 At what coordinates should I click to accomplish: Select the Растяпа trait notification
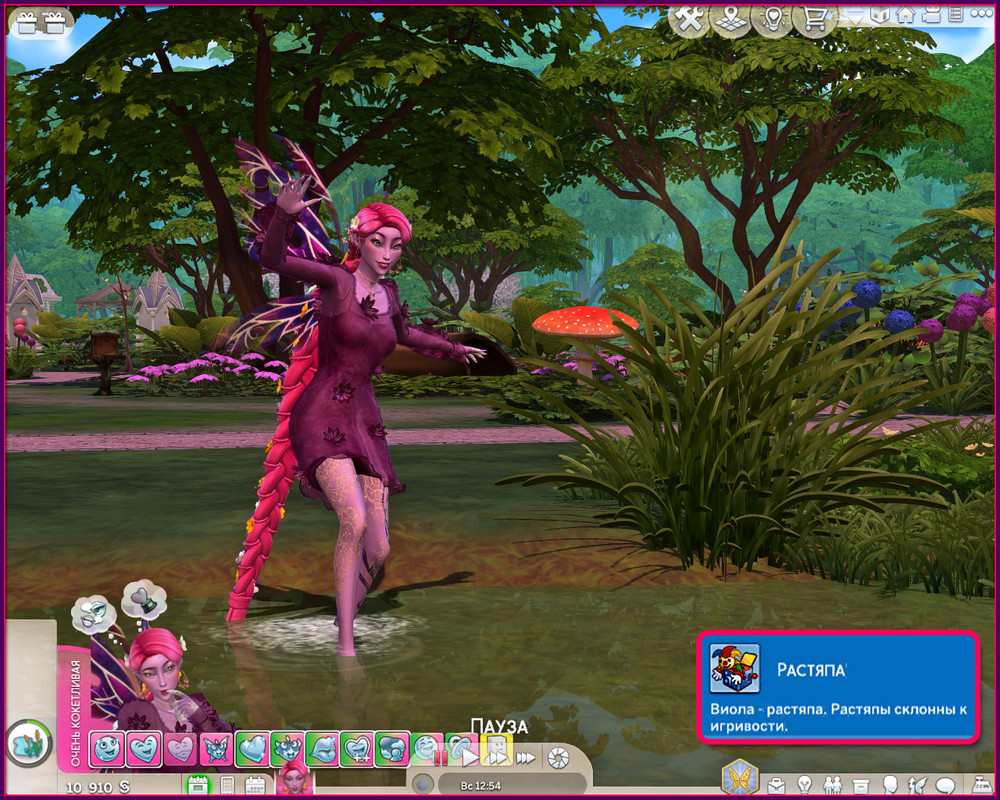tap(836, 687)
